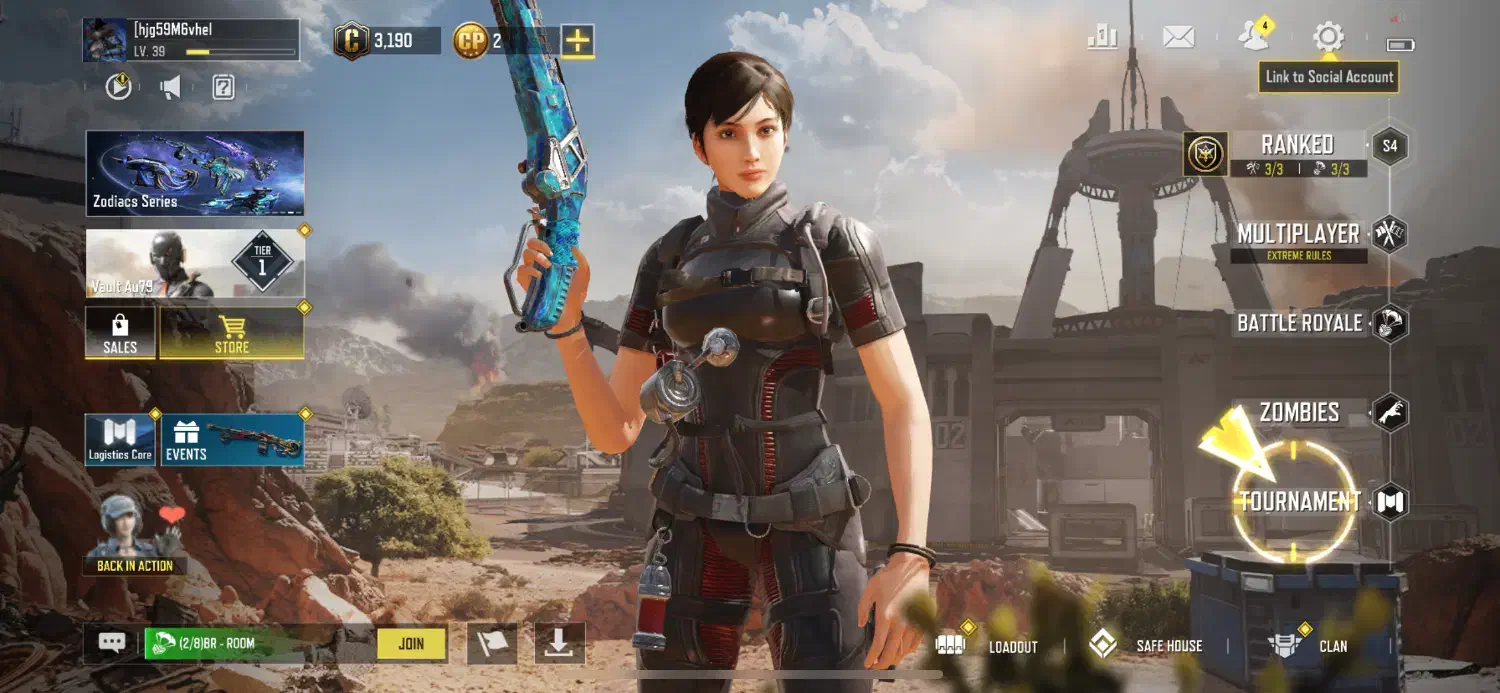Open the Store
Viewport: 1500px width, 693px height.
click(x=232, y=333)
